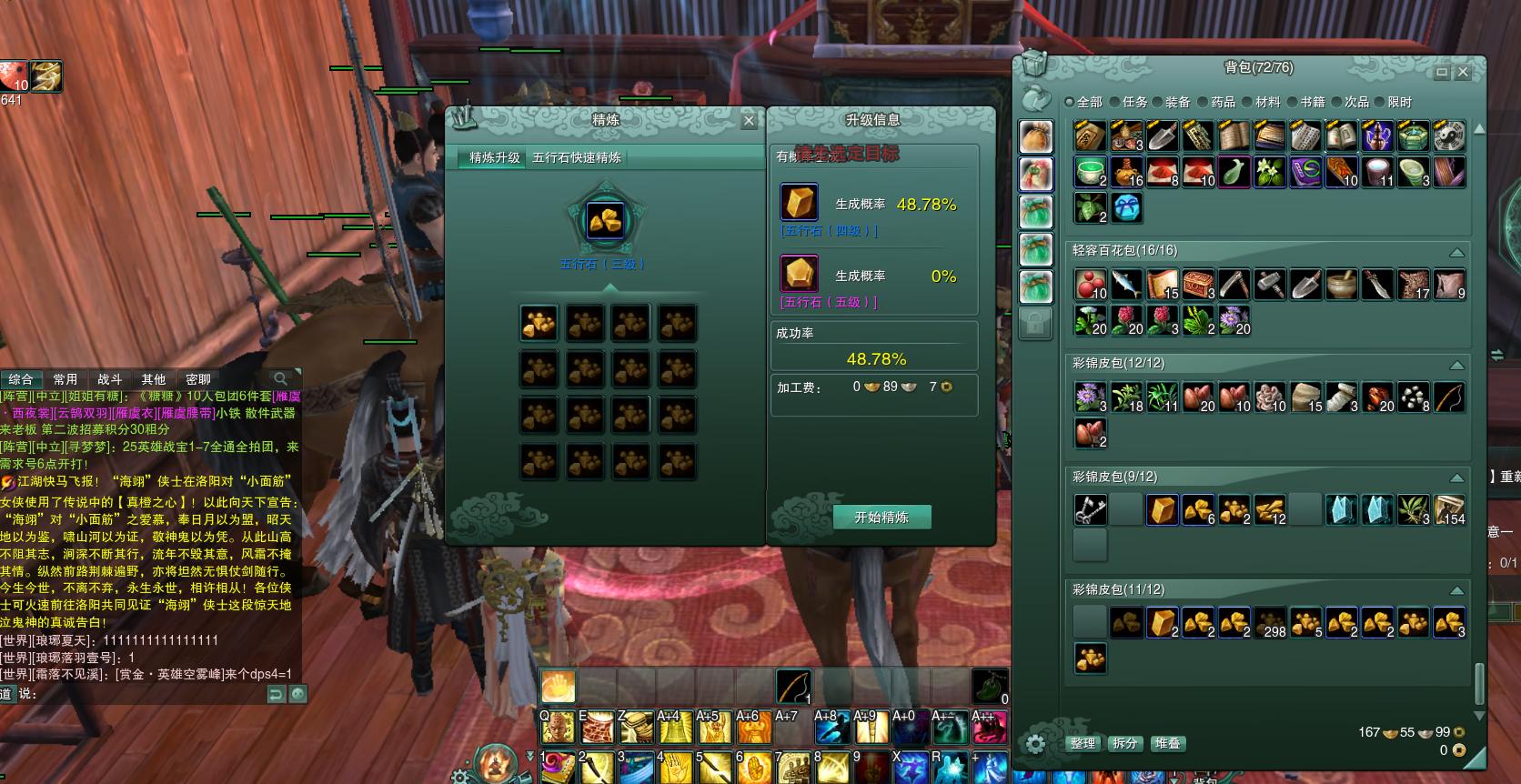Start refining with 开始精炼 button
1521x784 pixels.
881,518
